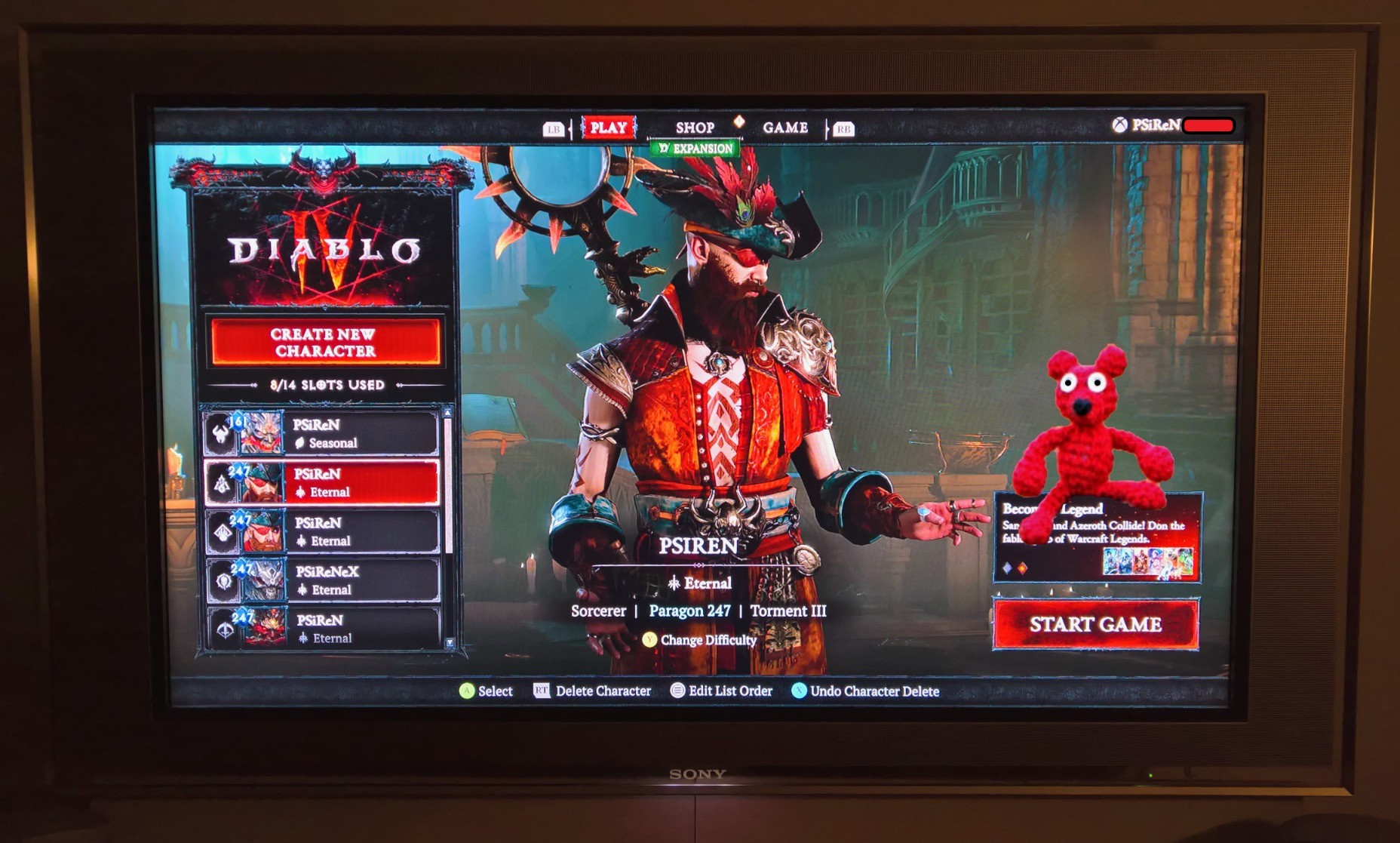Switch to the GAME tab
The height and width of the screenshot is (843, 1400).
tap(784, 128)
